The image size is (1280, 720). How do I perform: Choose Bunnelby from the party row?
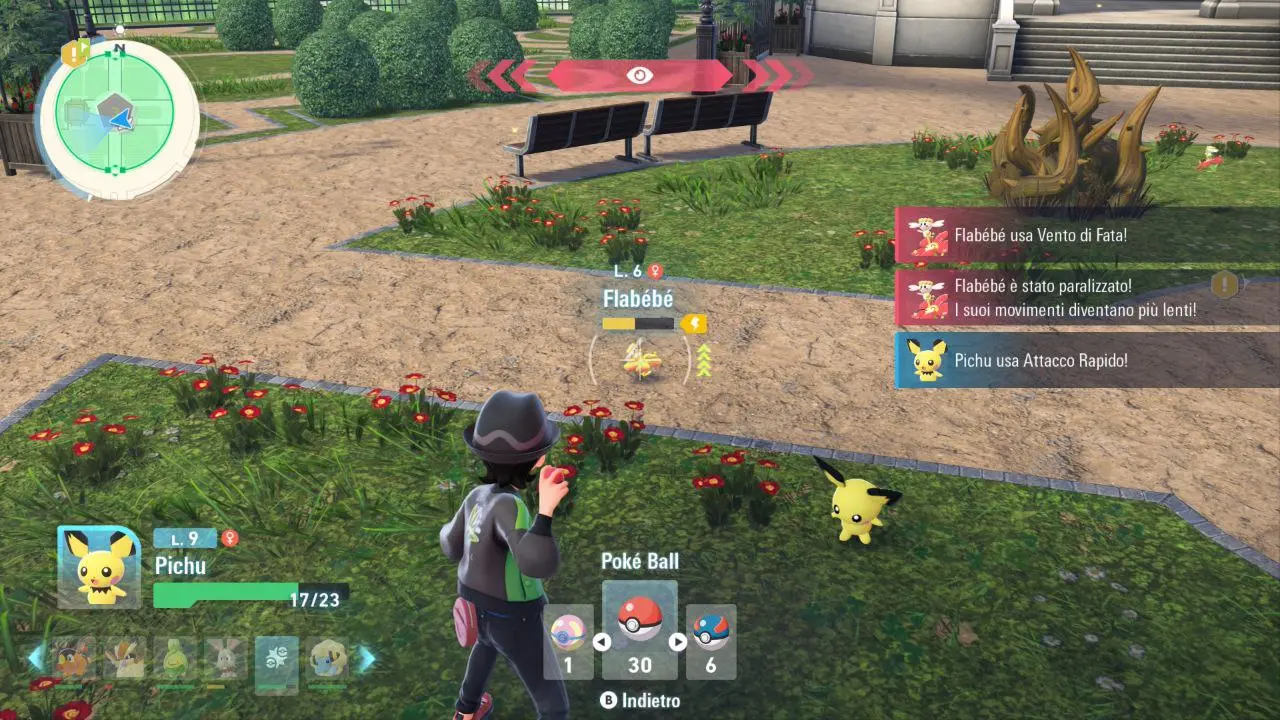pyautogui.click(x=226, y=660)
